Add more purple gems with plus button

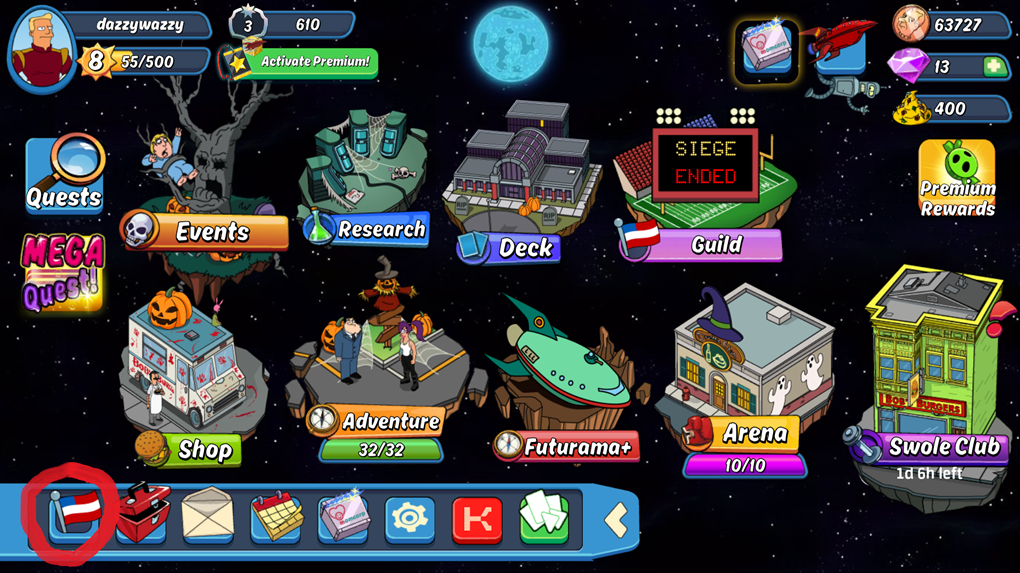(994, 67)
